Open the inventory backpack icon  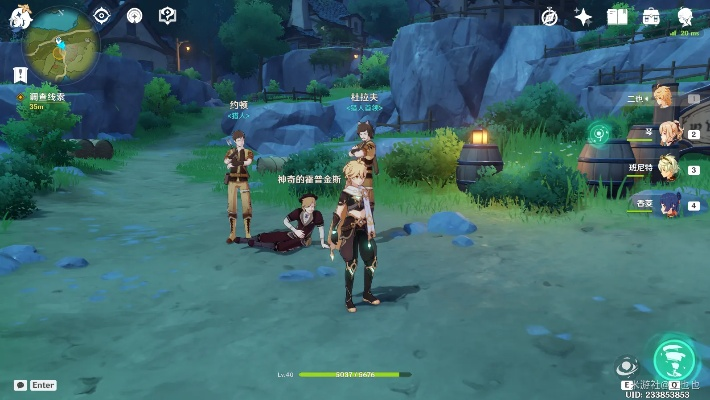pos(651,17)
